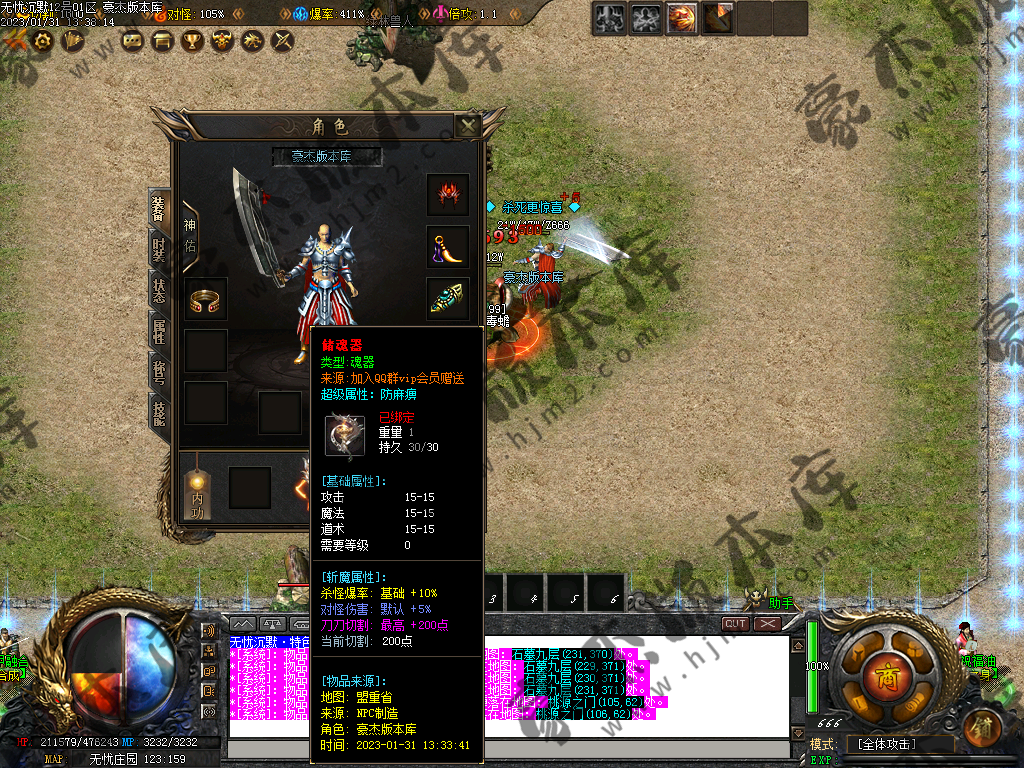Click the curved horn charm slot
The width and height of the screenshot is (1024, 768).
pos(448,247)
